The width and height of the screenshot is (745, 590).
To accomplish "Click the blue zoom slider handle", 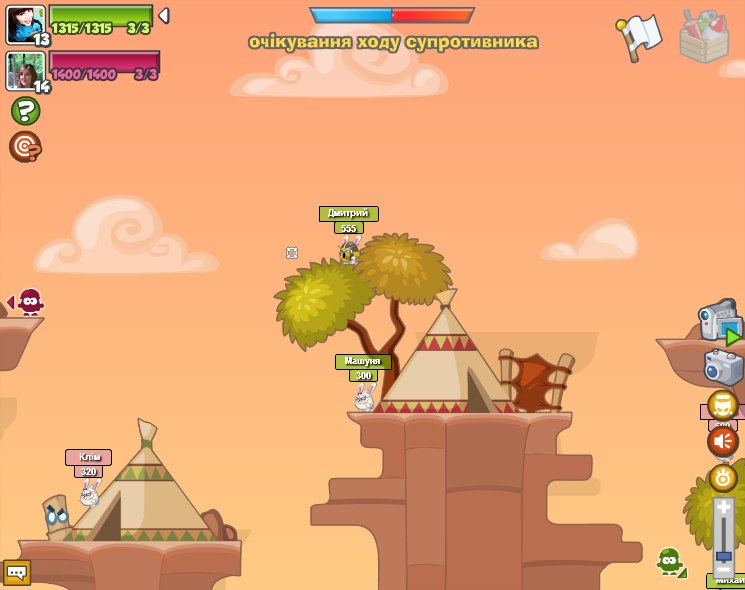I will (724, 555).
